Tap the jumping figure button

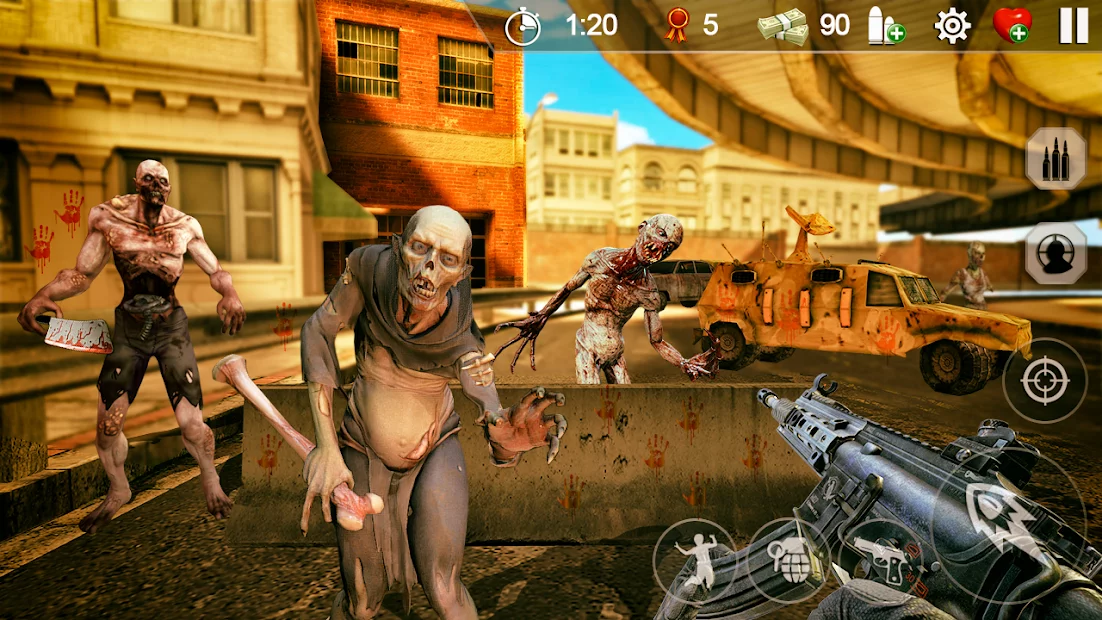[695, 559]
